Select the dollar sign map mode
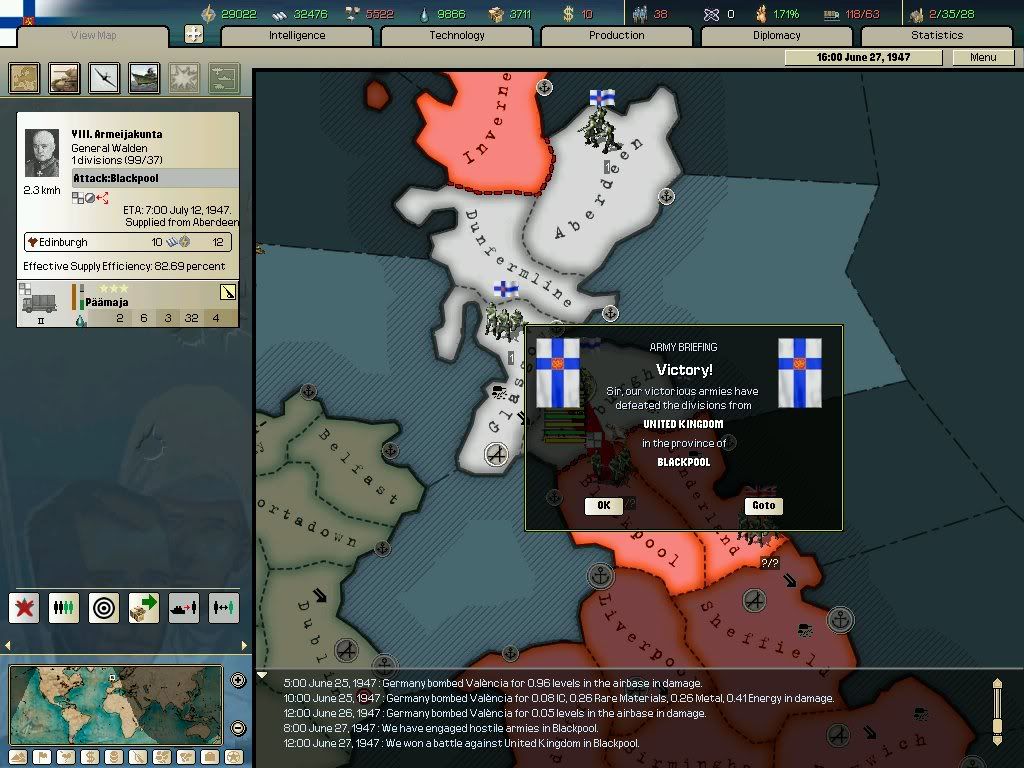1024x768 pixels. point(88,756)
